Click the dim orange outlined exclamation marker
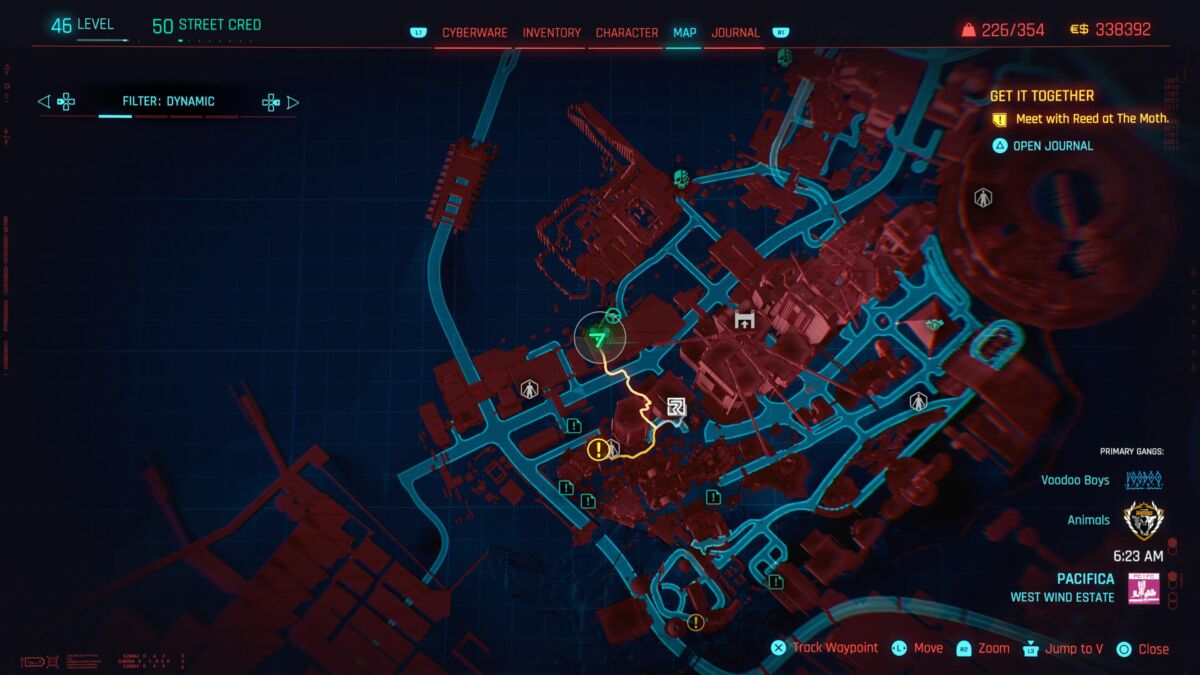The width and height of the screenshot is (1200, 675). coord(696,623)
